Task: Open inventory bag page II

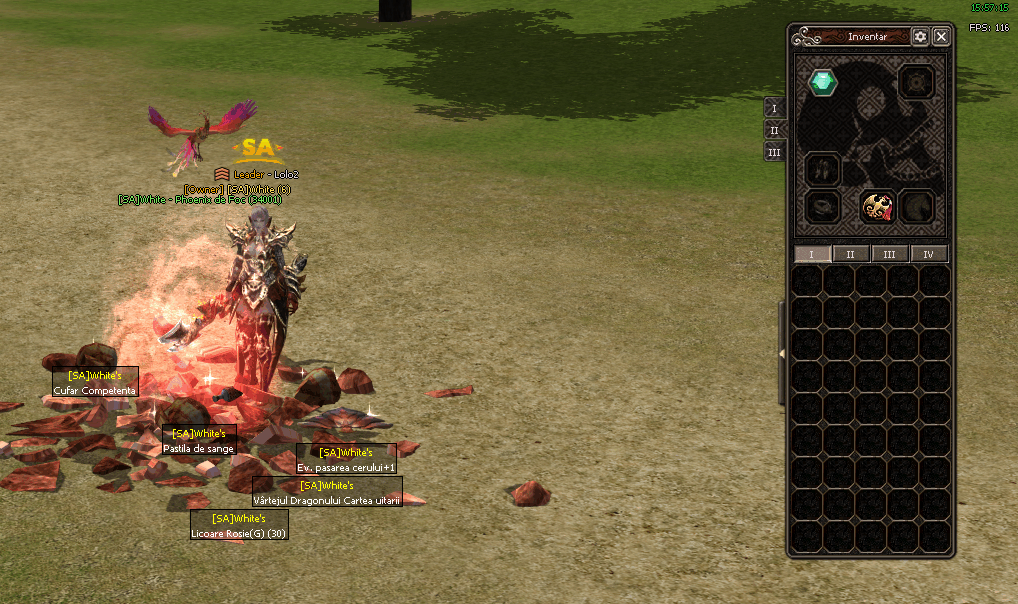Action: [x=851, y=255]
